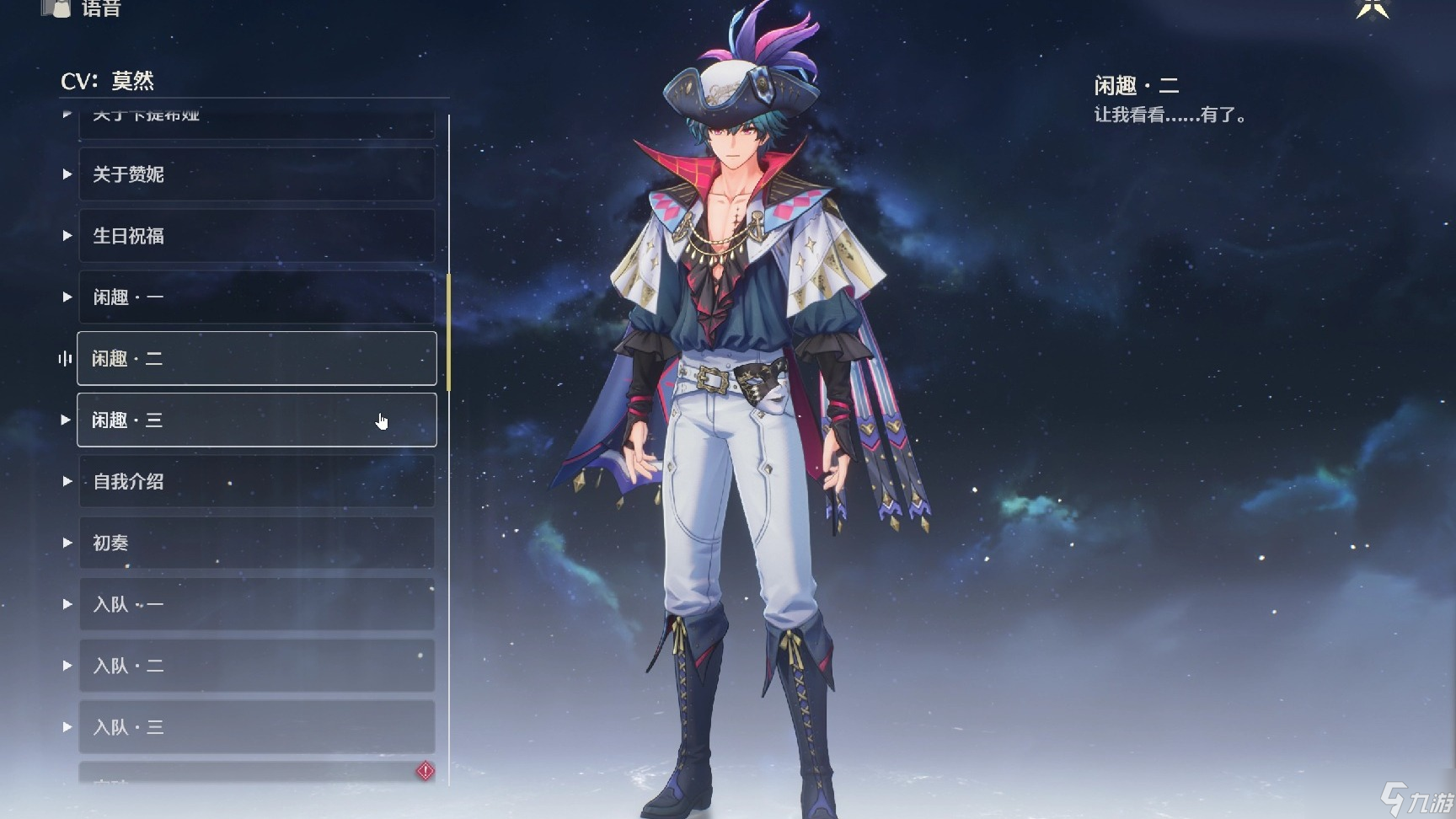Click the voice list scrollbar handle
Image resolution: width=1456 pixels, height=819 pixels.
pyautogui.click(x=448, y=332)
